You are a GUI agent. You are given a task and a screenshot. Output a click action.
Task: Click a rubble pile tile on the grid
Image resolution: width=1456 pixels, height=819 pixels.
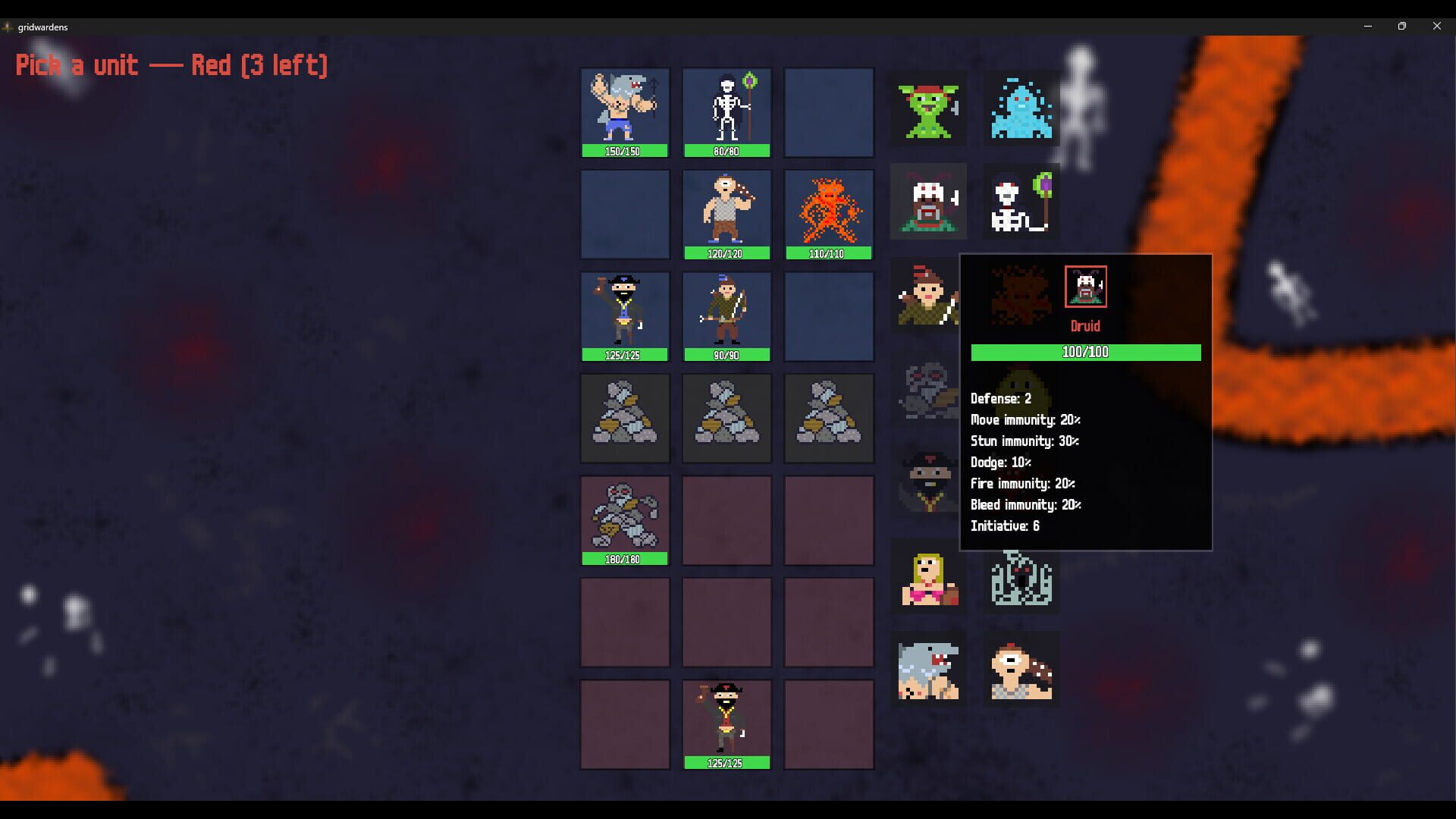point(624,418)
